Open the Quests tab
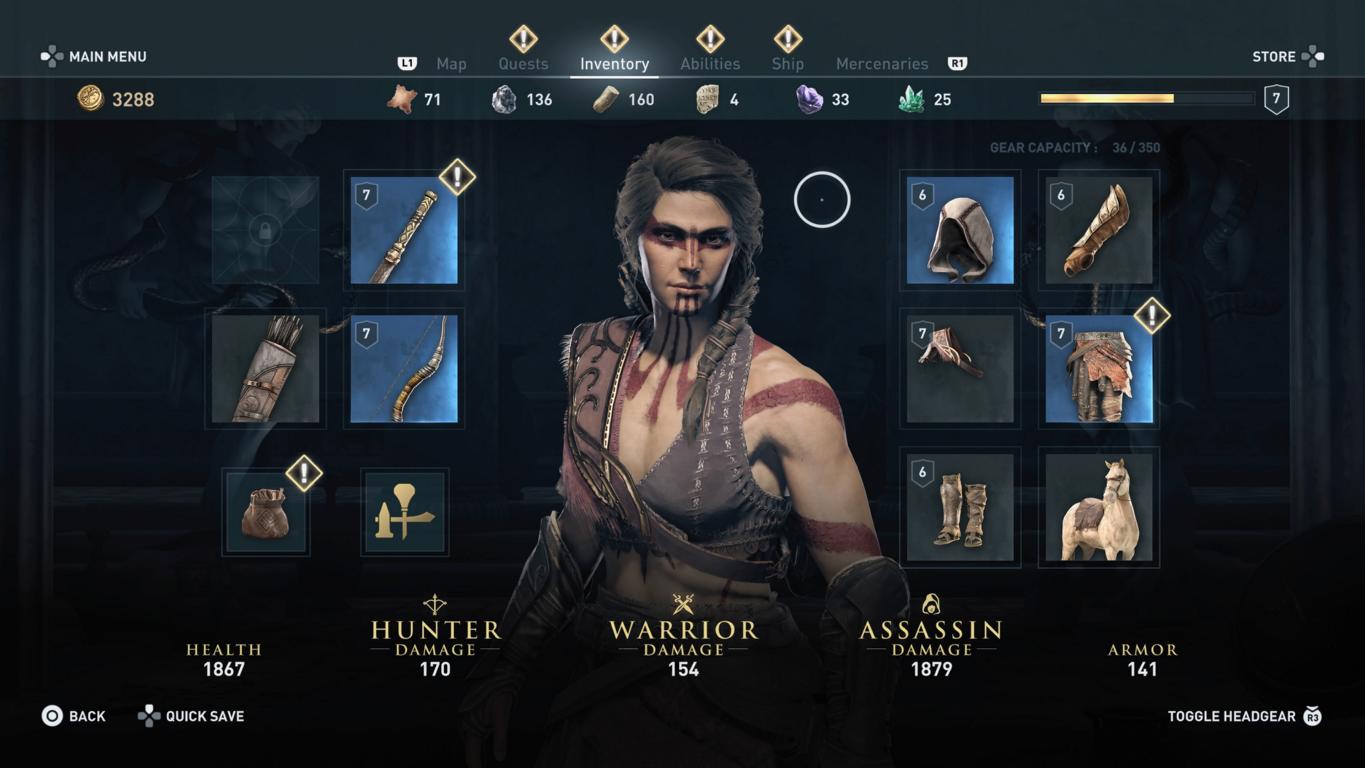1365x768 pixels. pos(523,64)
